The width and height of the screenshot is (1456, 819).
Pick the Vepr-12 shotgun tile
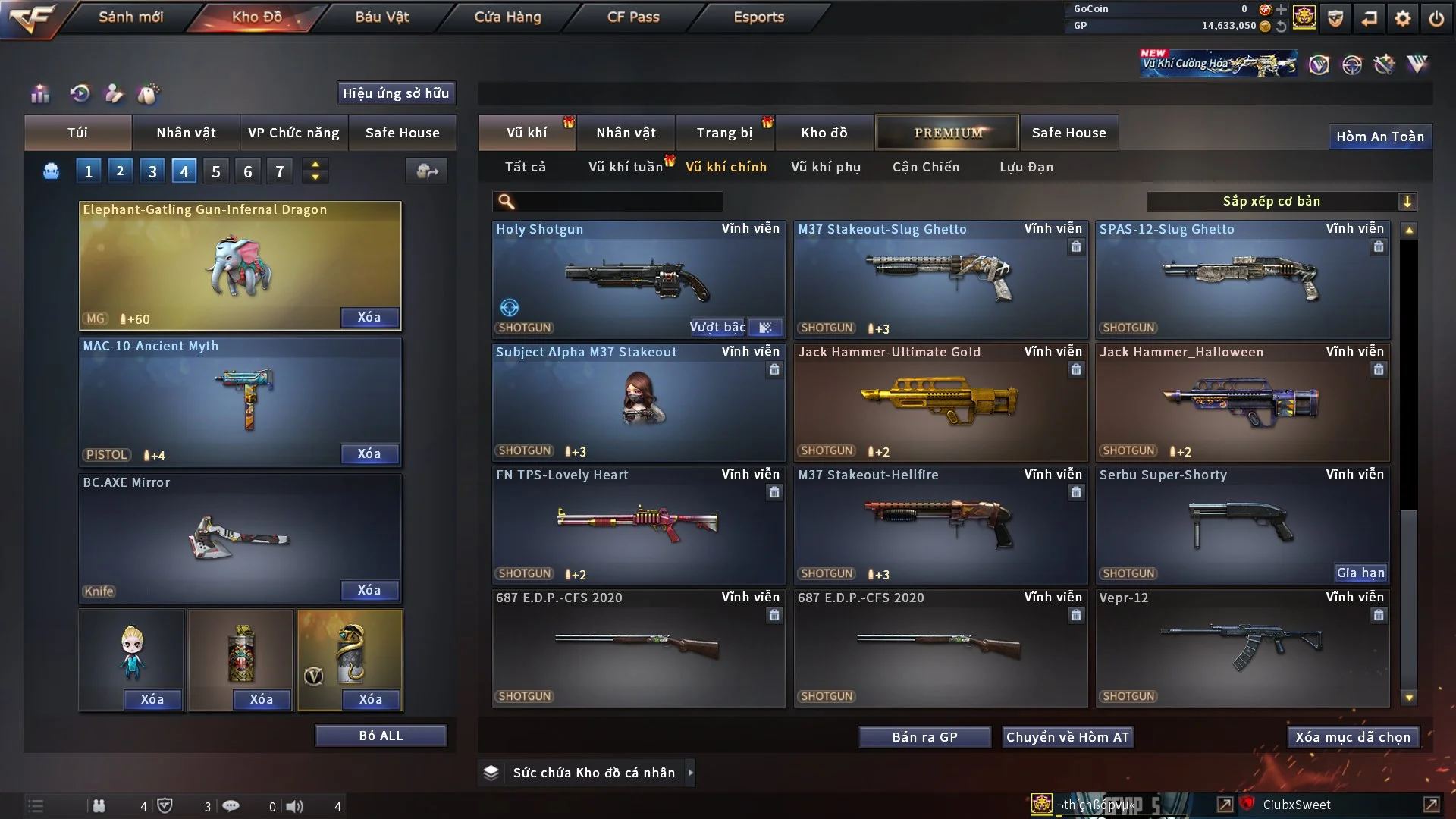click(1241, 648)
